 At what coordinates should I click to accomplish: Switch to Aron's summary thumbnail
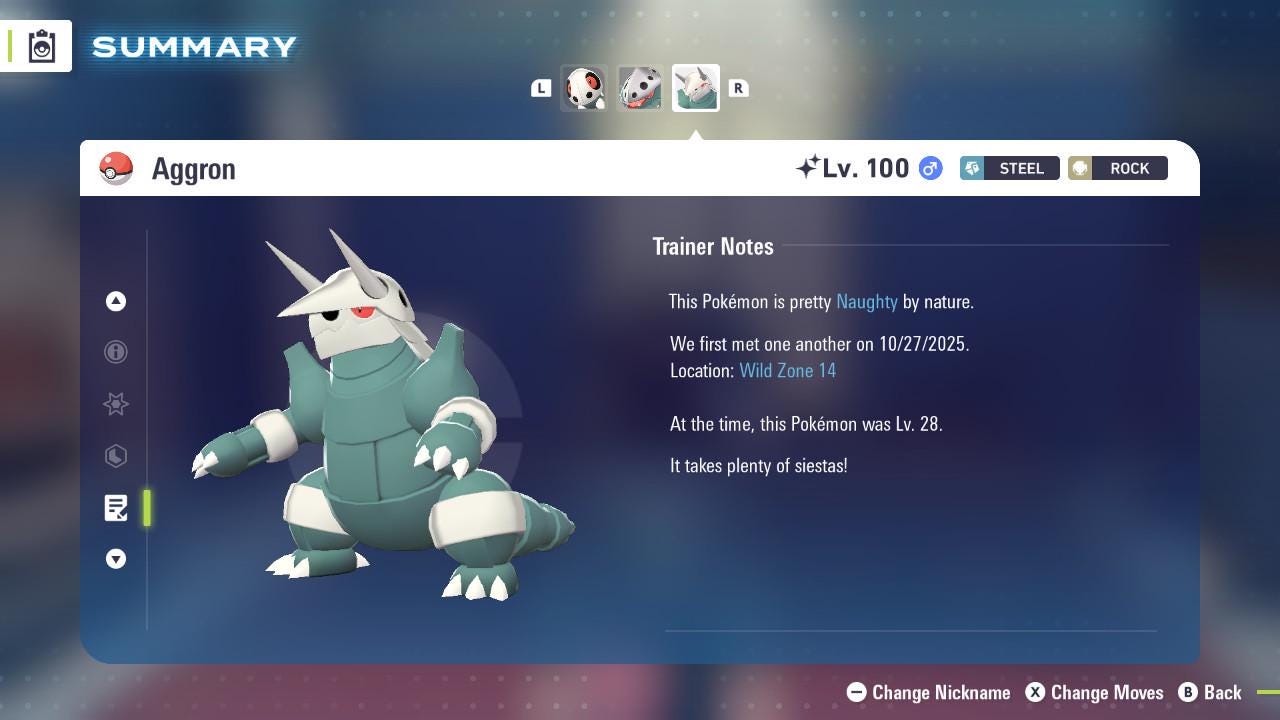[x=584, y=88]
